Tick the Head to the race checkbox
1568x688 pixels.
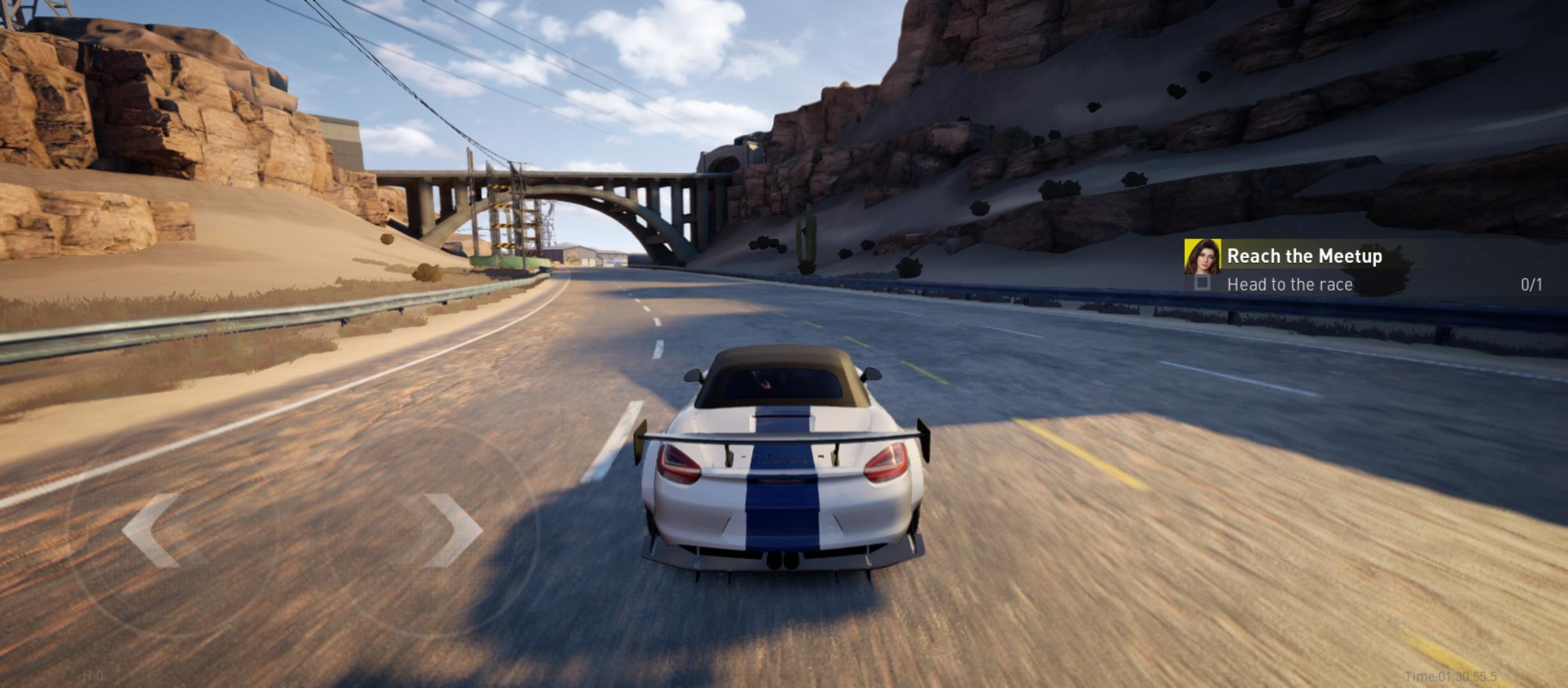click(1202, 283)
